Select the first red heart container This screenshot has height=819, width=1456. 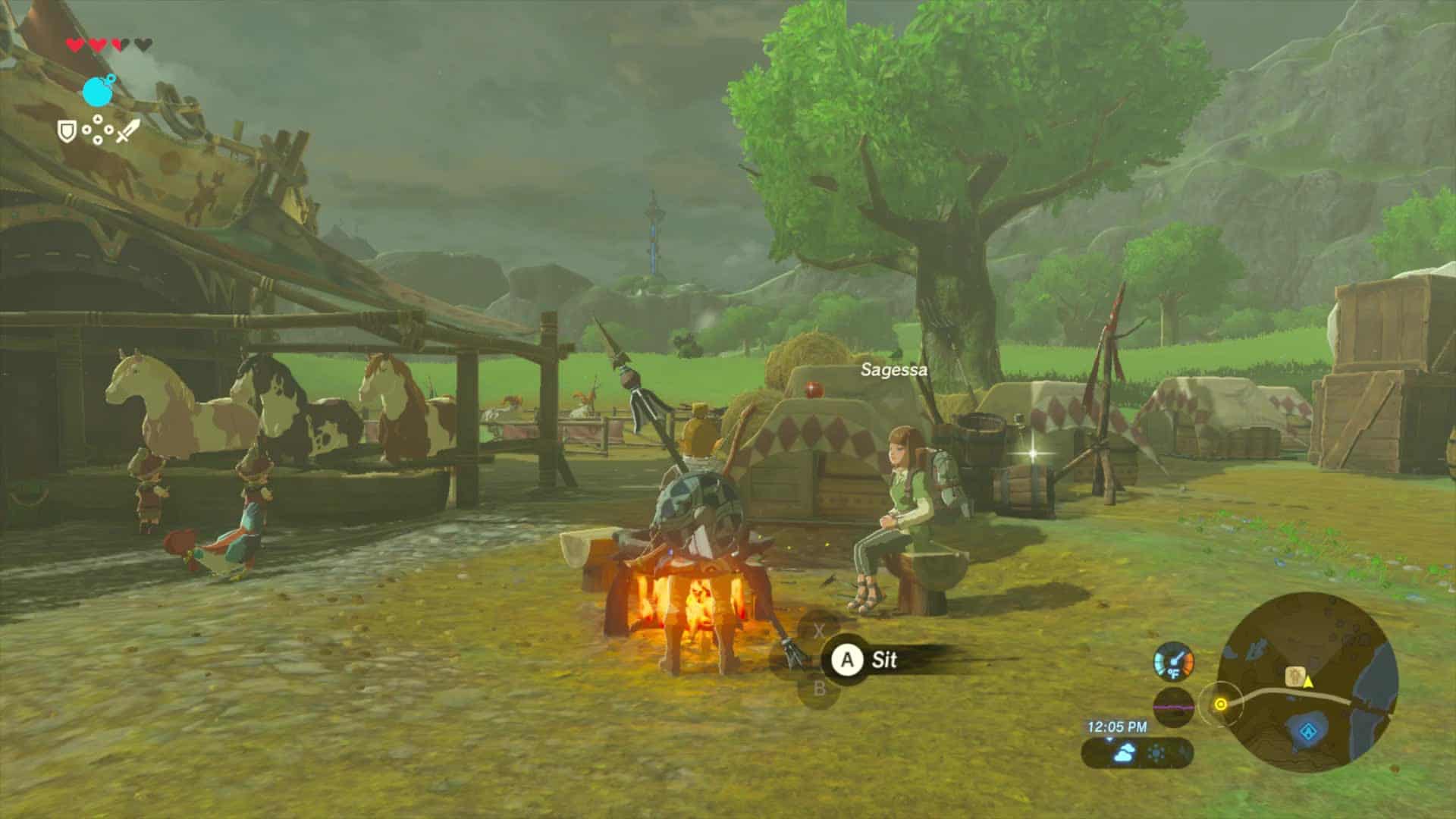coord(74,44)
